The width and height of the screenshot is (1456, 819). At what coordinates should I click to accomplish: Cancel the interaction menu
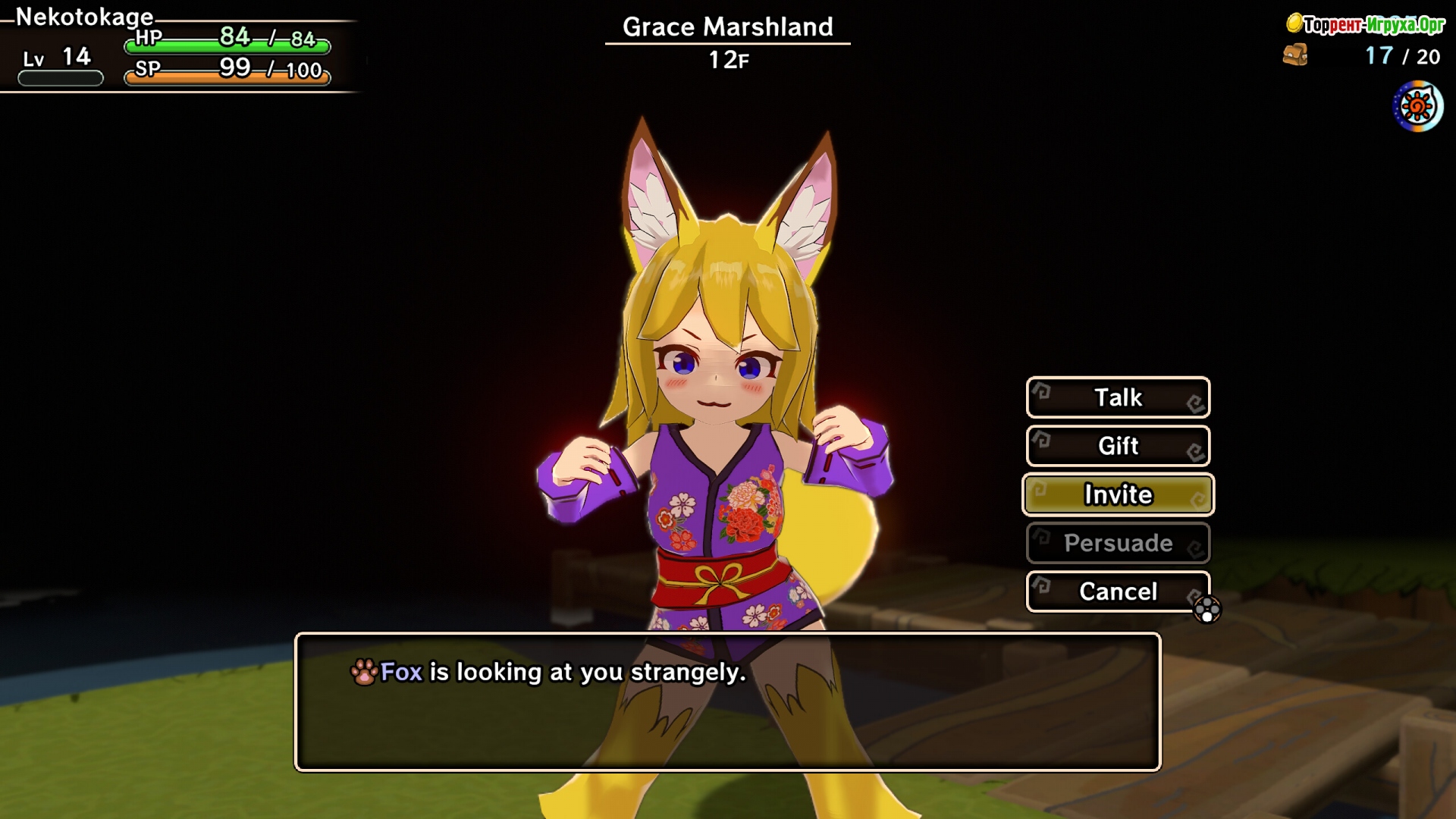(x=1118, y=591)
